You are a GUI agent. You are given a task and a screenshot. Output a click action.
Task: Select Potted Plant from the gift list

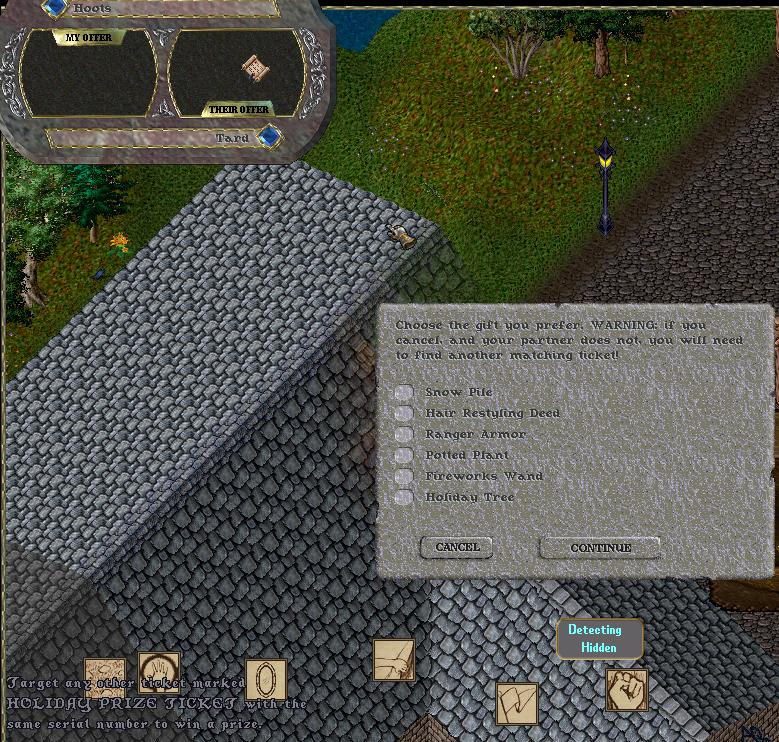(404, 455)
